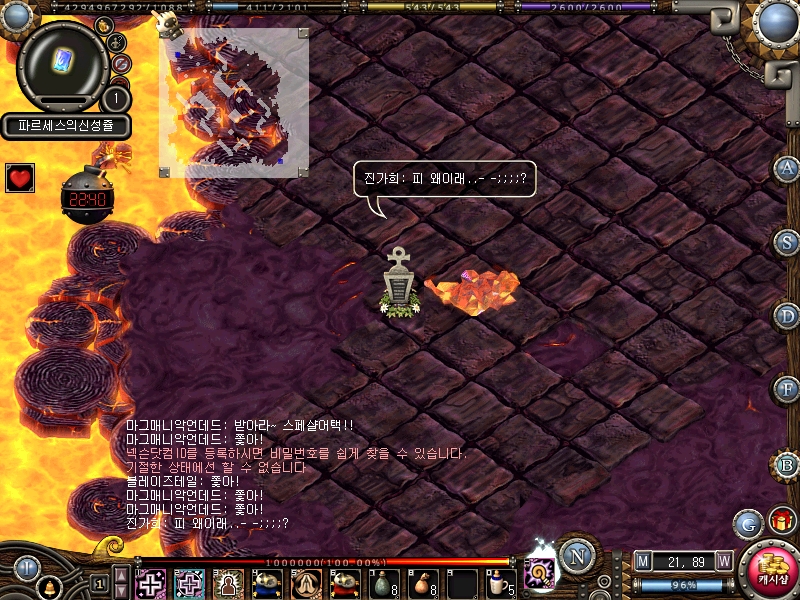Open the B side menu button
Image resolution: width=800 pixels, height=600 pixels.
787,464
